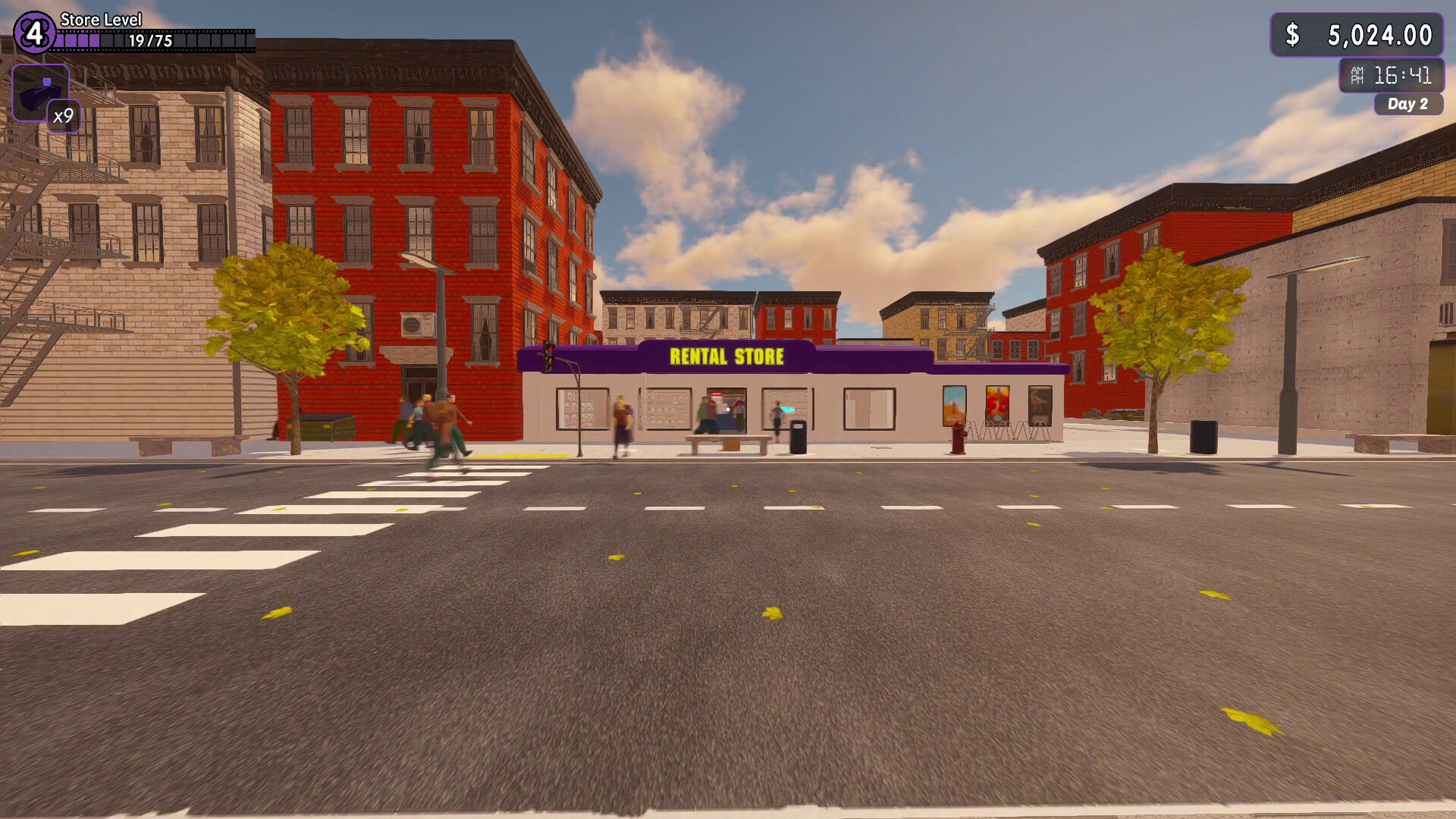Screen dimensions: 1456x819
Task: Select the trash can outside the store
Action: click(799, 438)
